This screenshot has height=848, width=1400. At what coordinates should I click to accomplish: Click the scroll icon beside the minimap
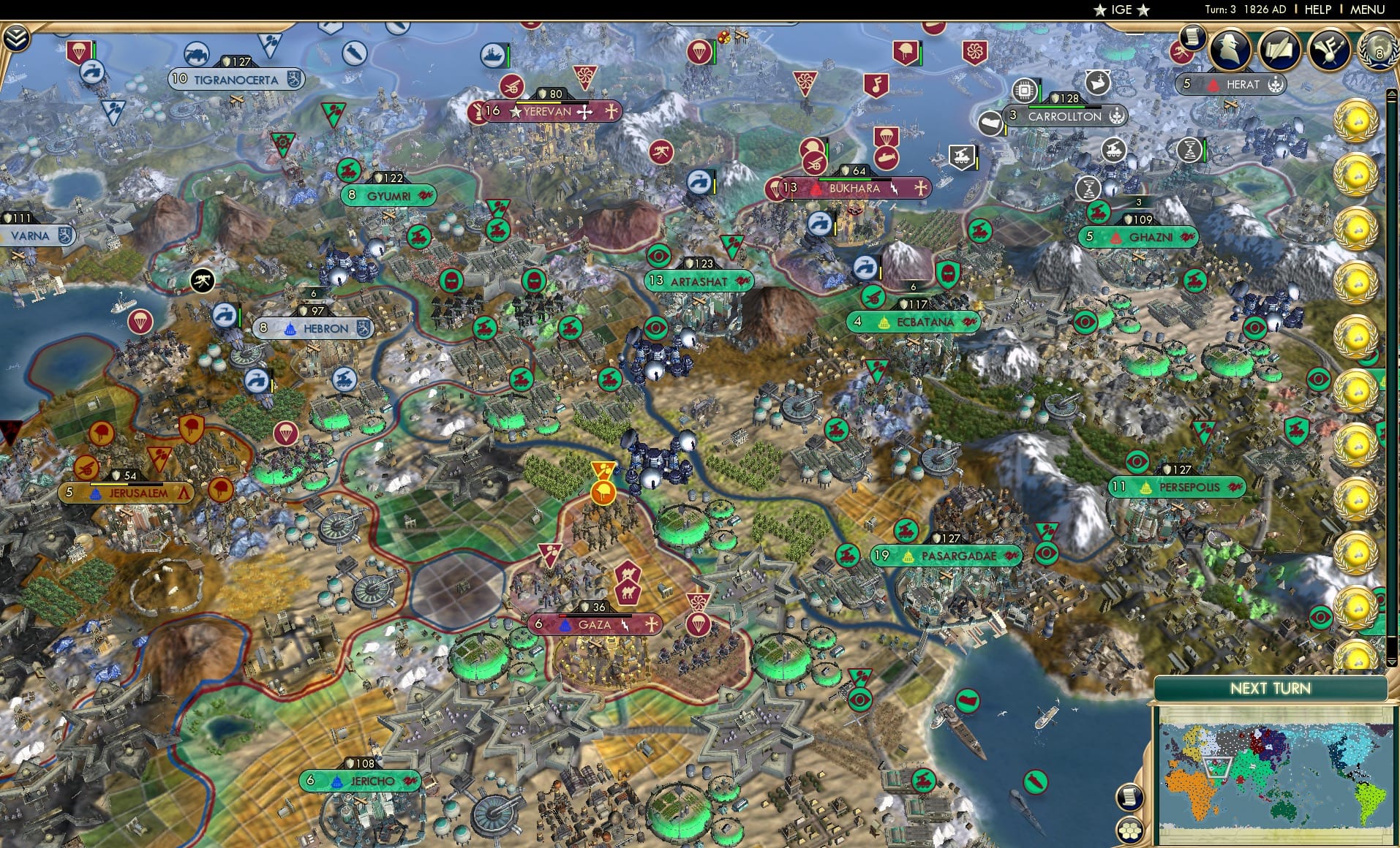(x=1130, y=797)
